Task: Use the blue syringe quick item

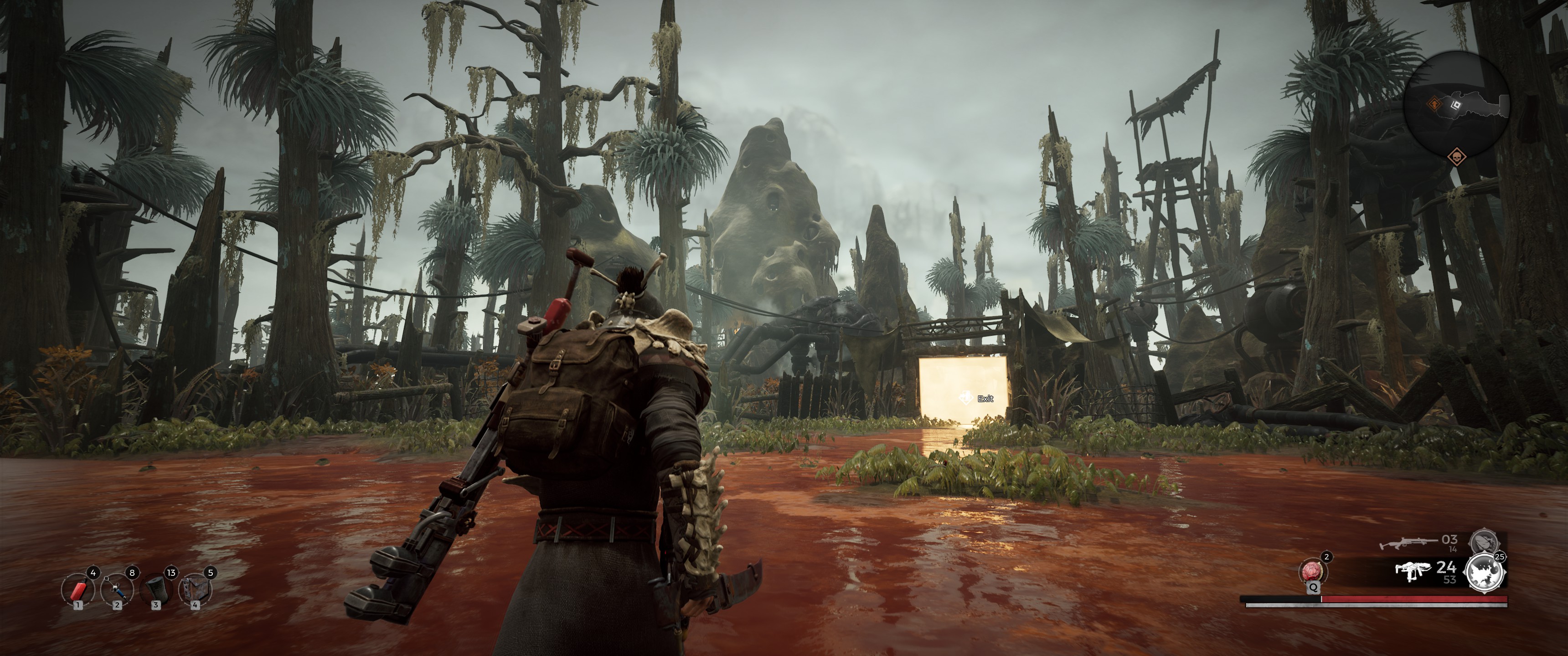Action: [117, 589]
